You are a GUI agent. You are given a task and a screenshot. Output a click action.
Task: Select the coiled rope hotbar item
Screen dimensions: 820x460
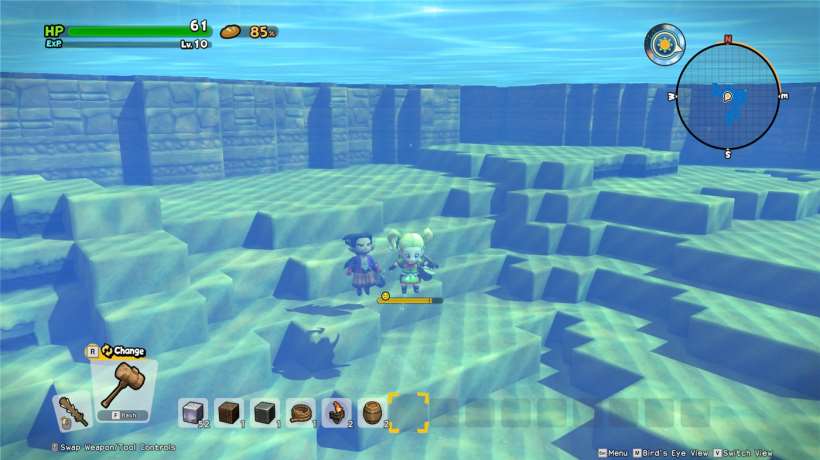click(x=301, y=411)
